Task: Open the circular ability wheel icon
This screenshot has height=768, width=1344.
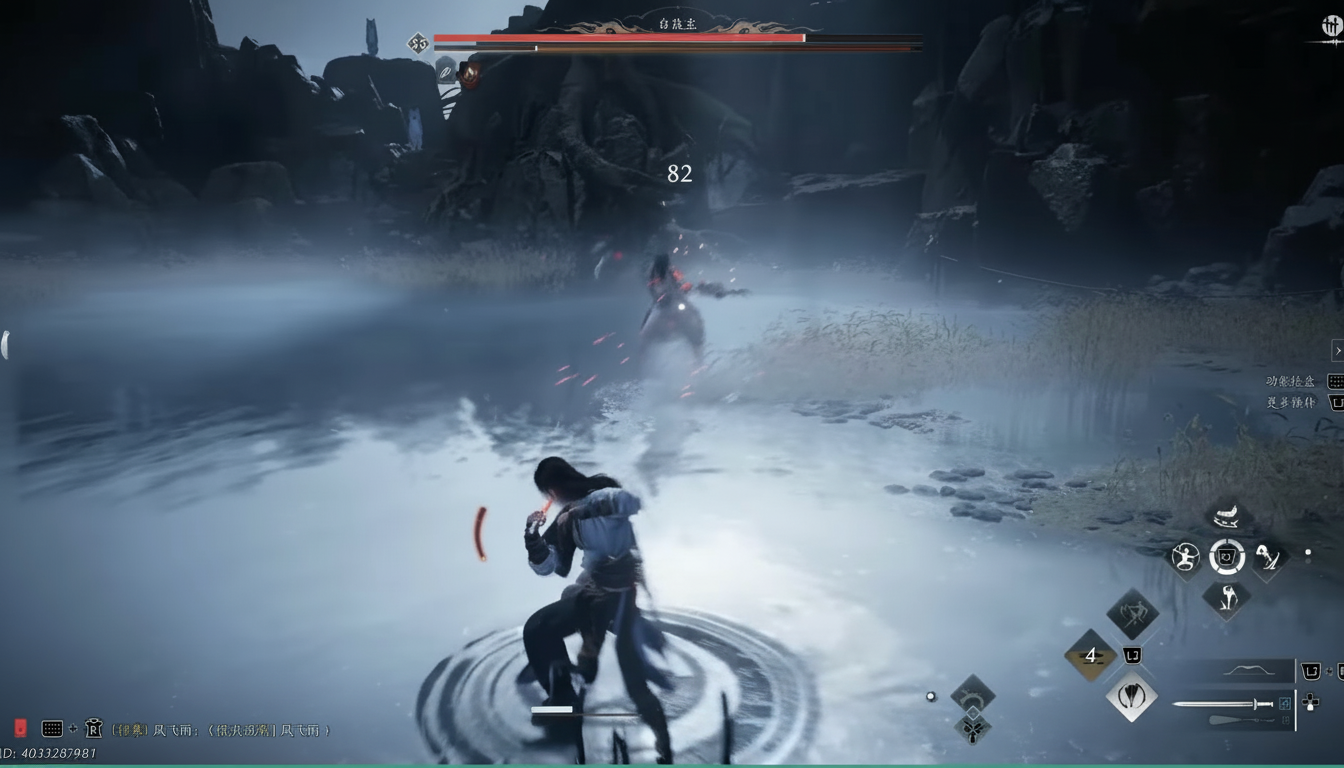Action: tap(1228, 559)
